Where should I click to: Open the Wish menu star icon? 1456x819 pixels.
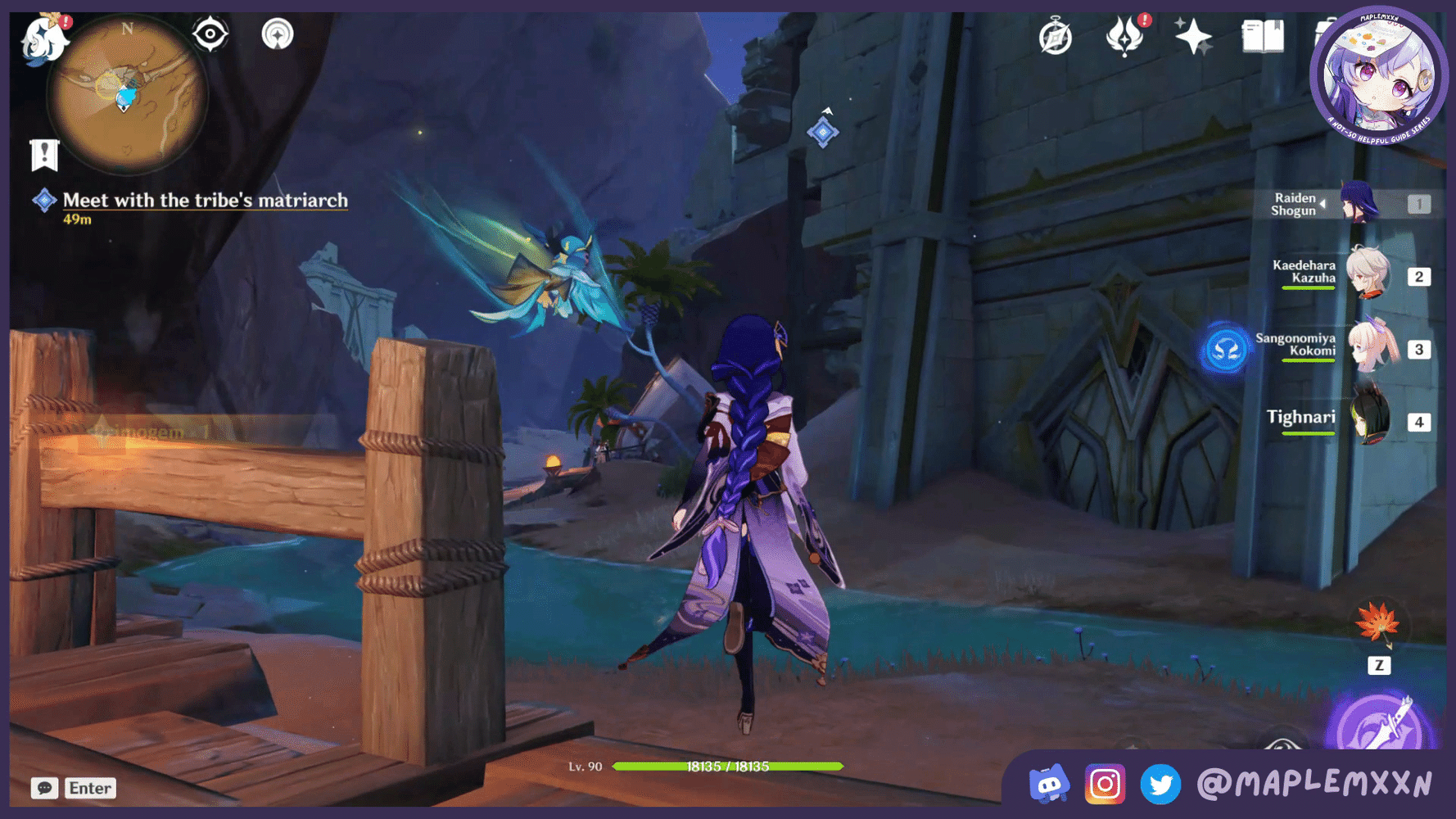[x=1194, y=34]
